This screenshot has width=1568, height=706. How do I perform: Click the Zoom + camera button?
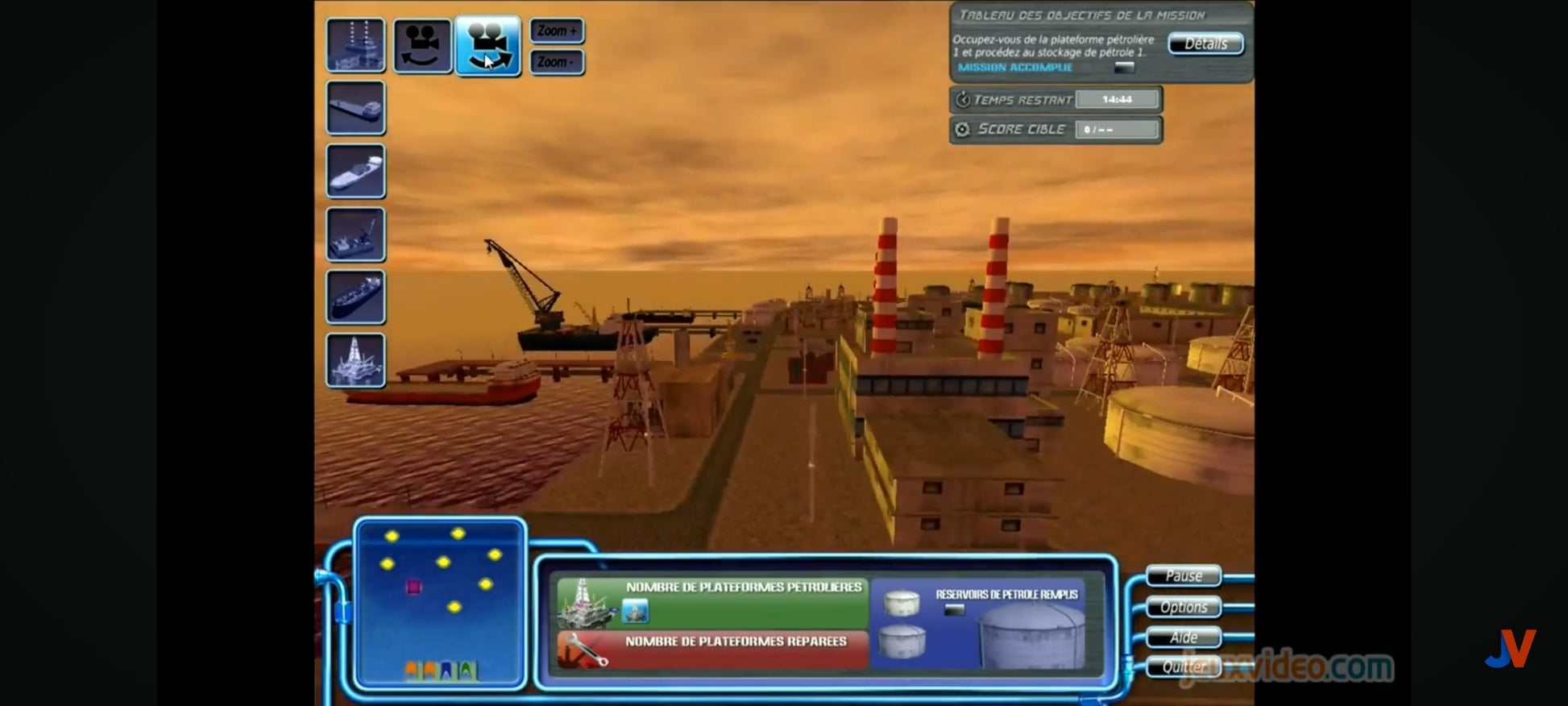point(557,31)
